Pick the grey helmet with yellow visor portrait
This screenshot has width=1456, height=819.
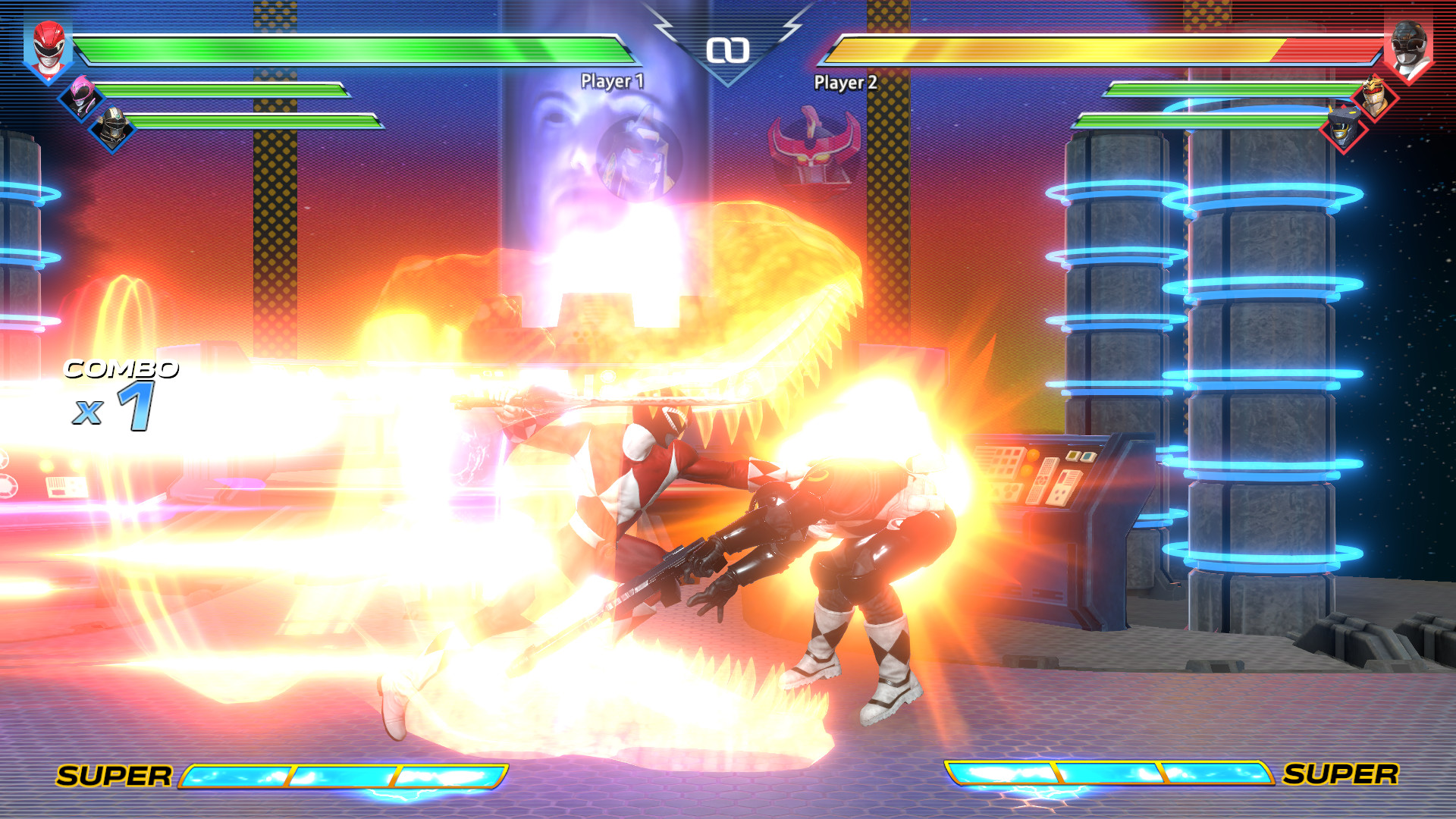coord(1342,127)
